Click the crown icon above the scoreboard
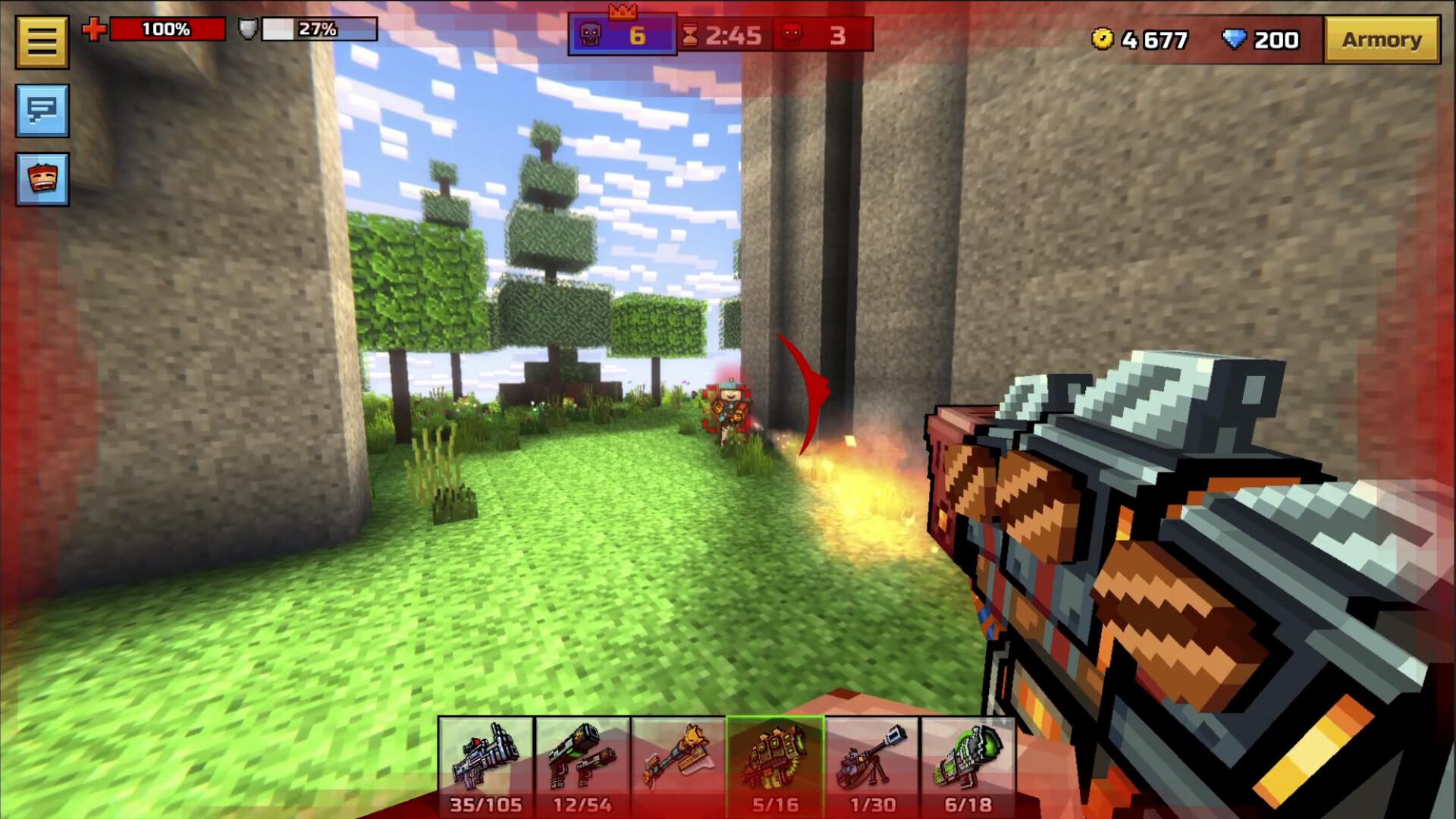Image resolution: width=1456 pixels, height=819 pixels. pos(623,12)
